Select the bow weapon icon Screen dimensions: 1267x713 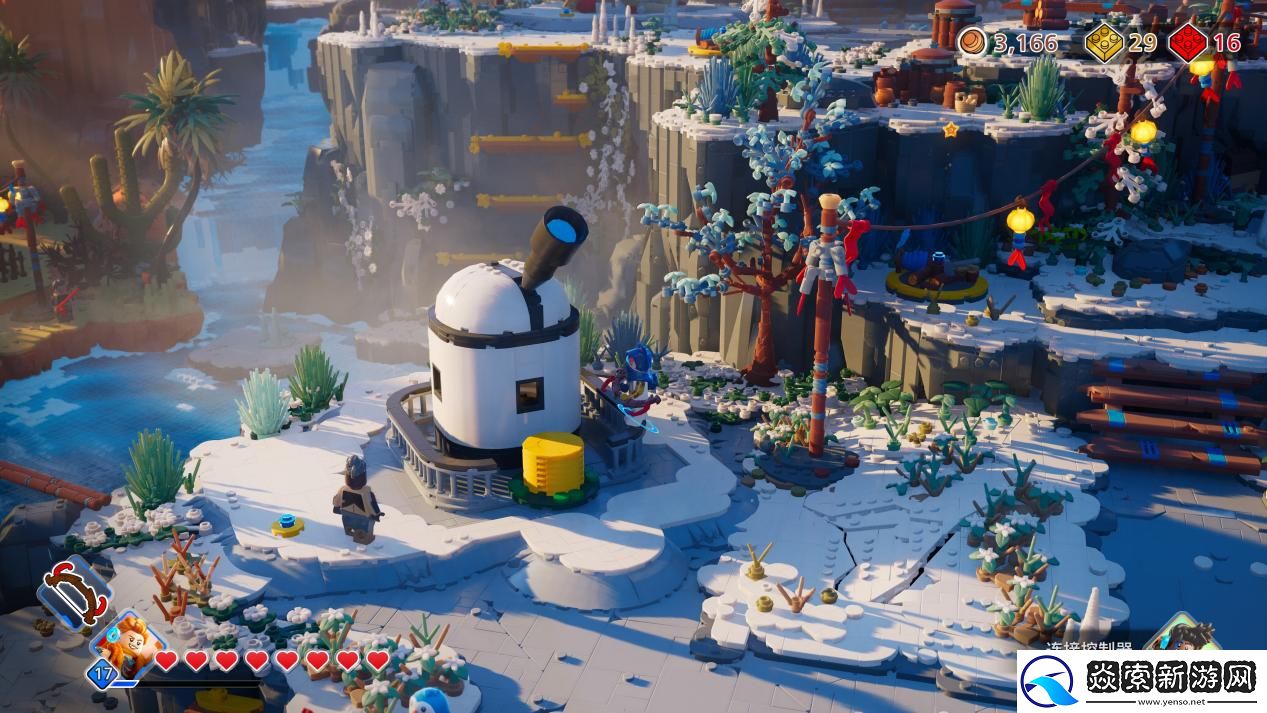tap(74, 591)
